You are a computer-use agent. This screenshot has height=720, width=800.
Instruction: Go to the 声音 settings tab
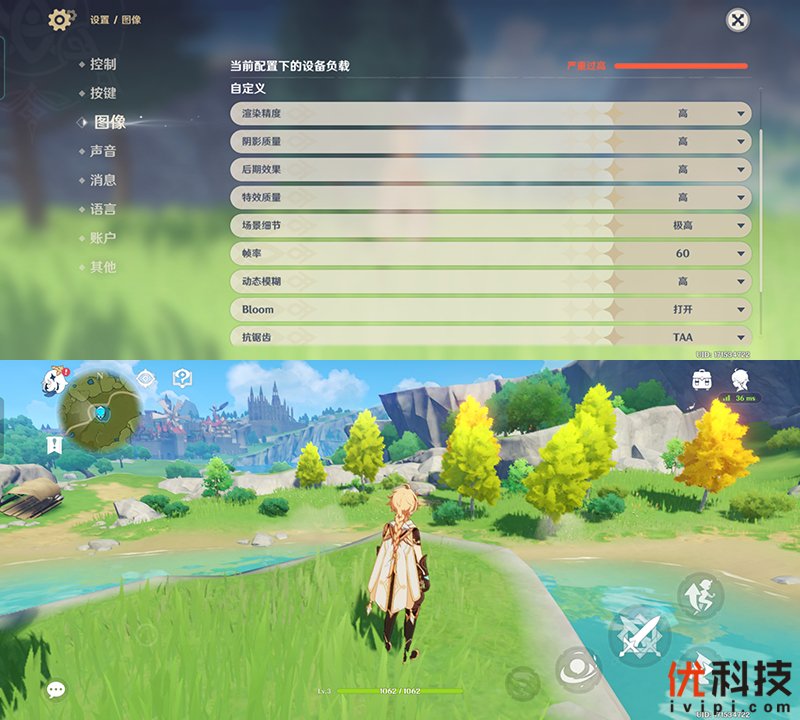[x=103, y=151]
